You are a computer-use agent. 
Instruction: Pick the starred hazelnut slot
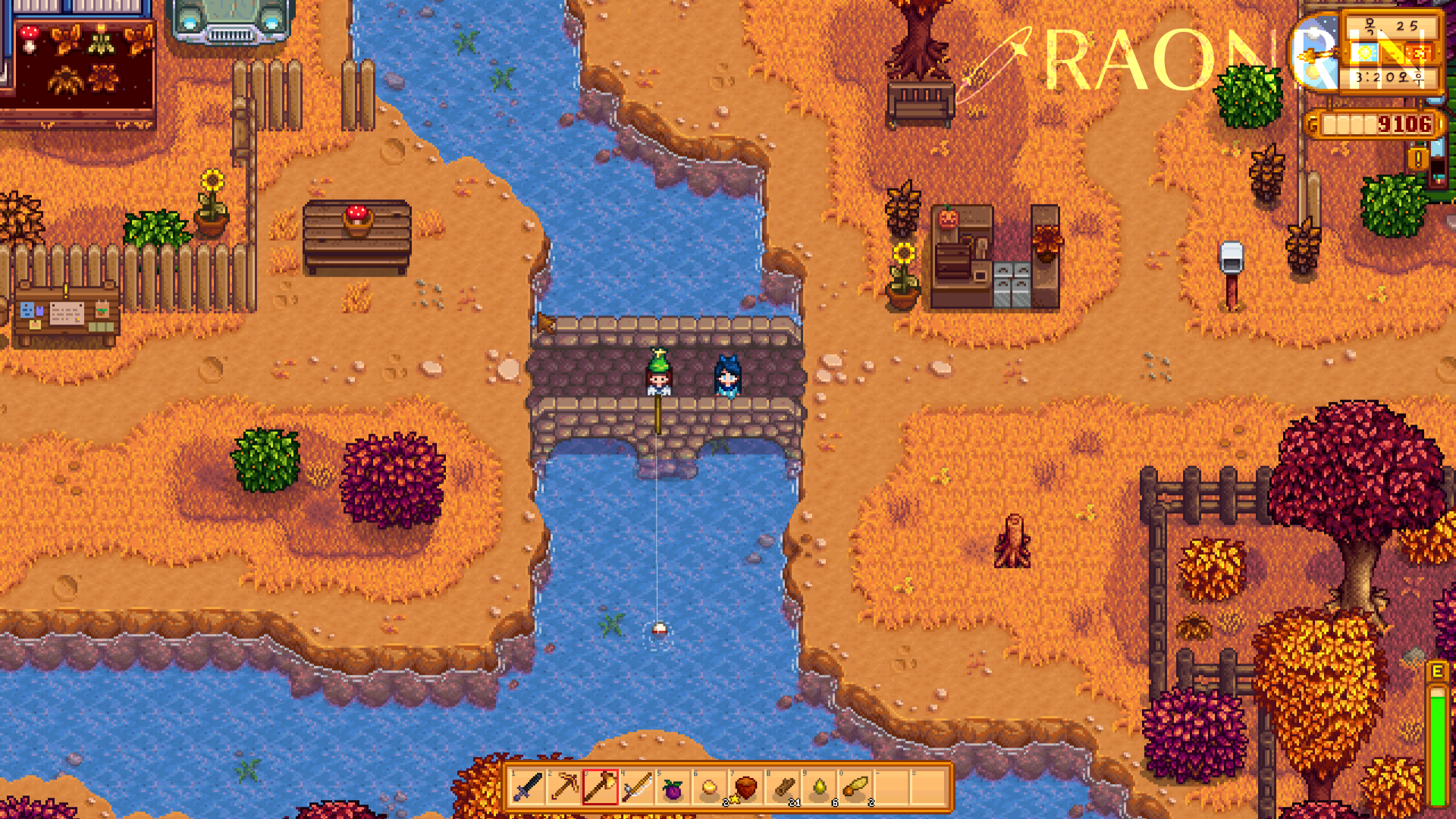745,788
